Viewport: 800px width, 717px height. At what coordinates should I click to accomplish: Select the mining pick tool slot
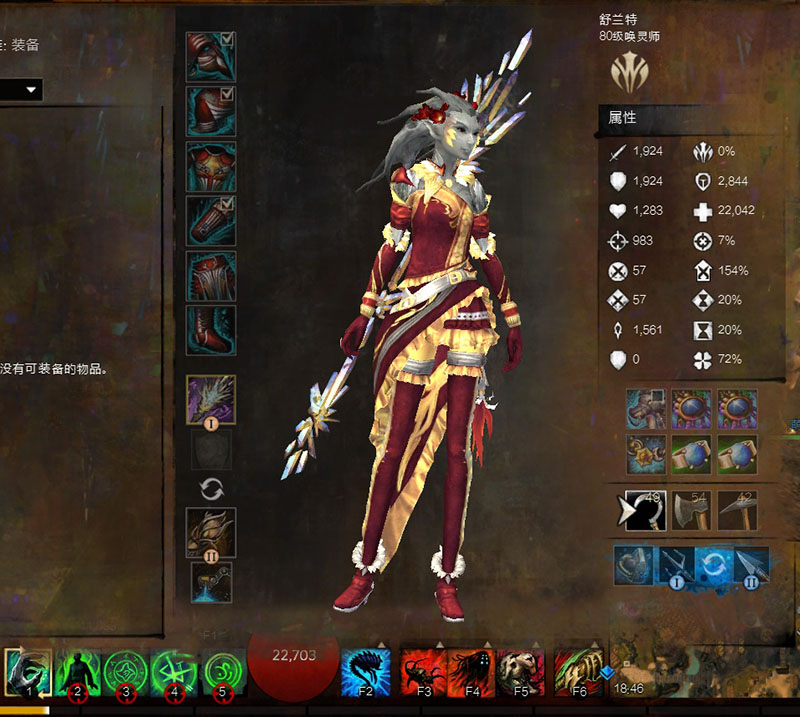pos(737,510)
